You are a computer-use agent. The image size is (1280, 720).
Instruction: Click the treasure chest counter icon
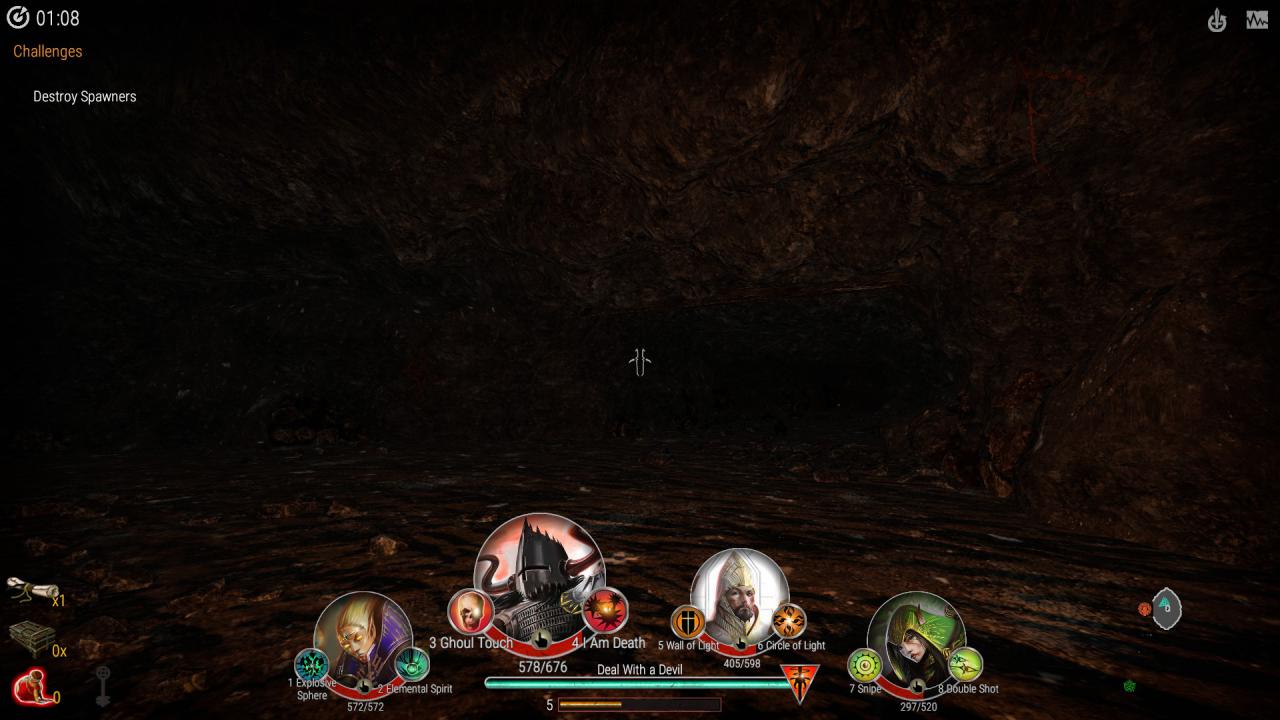point(30,638)
